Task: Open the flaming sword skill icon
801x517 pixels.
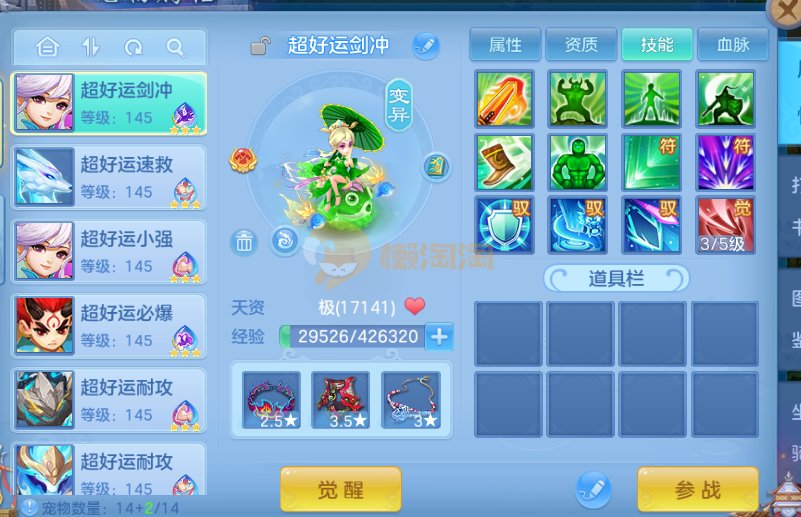Action: [504, 98]
